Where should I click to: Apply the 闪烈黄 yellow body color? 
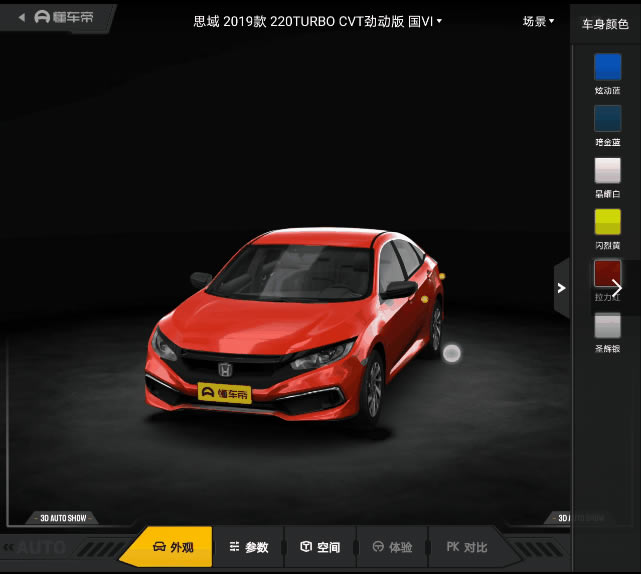click(607, 222)
